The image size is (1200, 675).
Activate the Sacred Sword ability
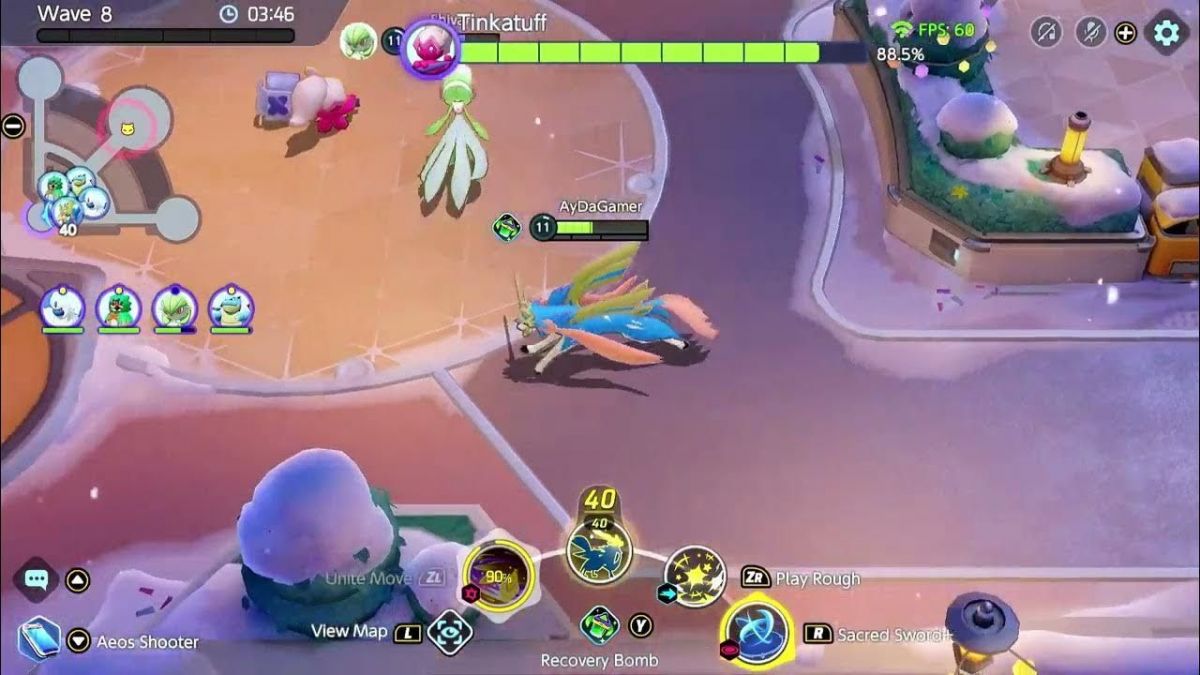tap(757, 632)
